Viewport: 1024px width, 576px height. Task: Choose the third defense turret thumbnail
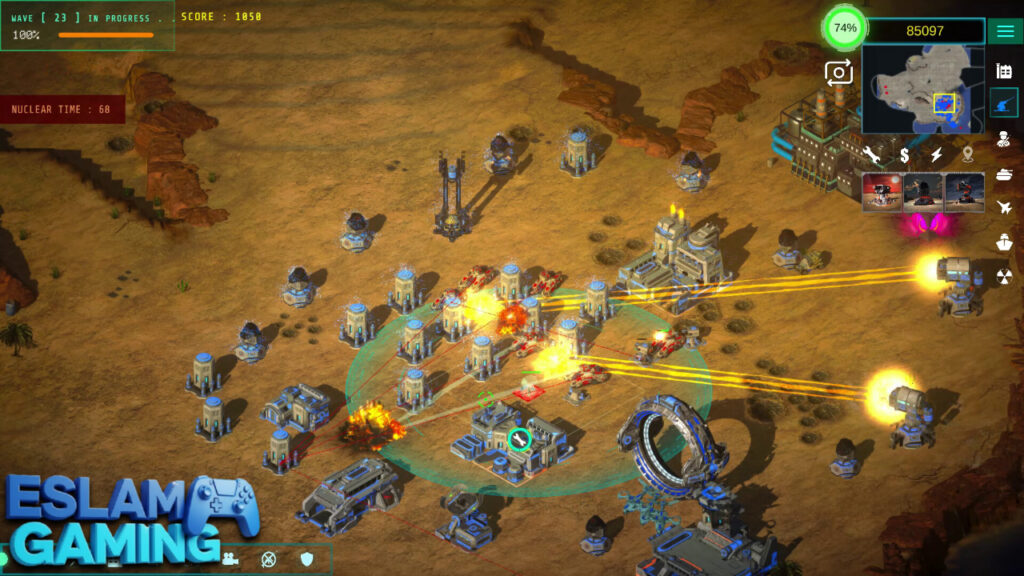click(x=964, y=192)
